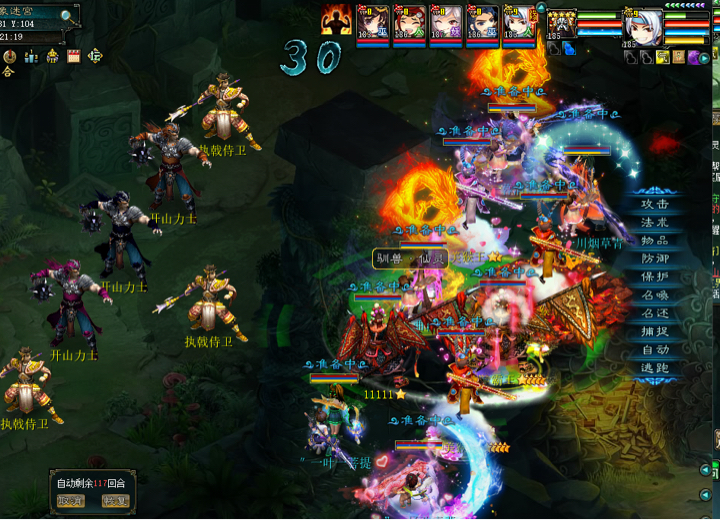Select 物品 (Item) from the battle menu

(655, 240)
